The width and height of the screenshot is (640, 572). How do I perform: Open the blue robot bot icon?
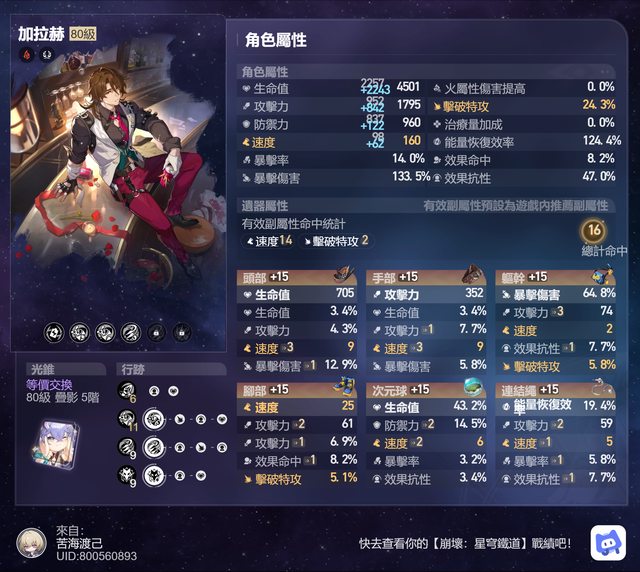point(607,541)
